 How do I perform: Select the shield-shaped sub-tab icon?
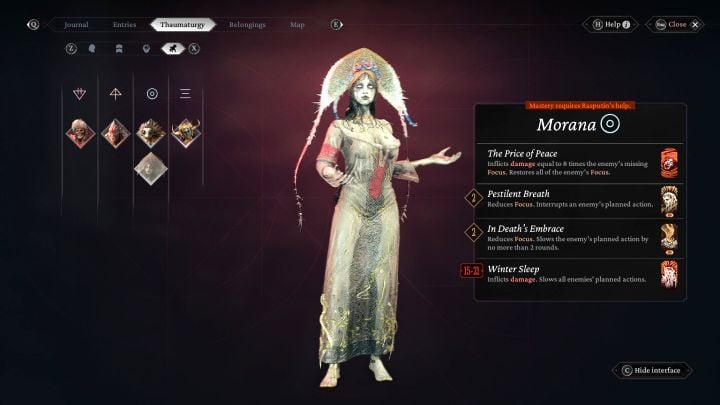coord(146,47)
